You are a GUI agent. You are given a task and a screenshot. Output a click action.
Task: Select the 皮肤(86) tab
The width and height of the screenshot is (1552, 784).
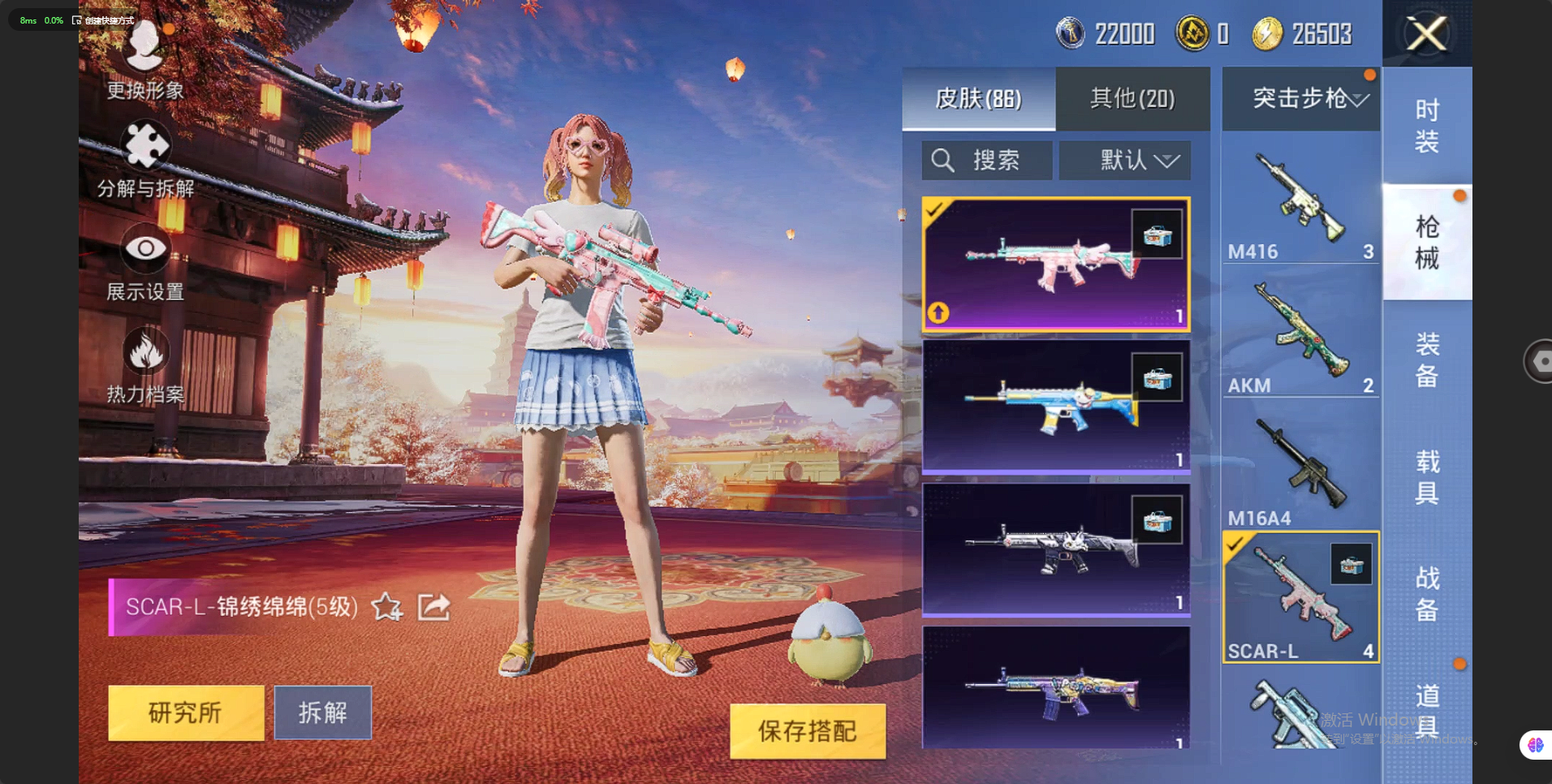coord(978,99)
